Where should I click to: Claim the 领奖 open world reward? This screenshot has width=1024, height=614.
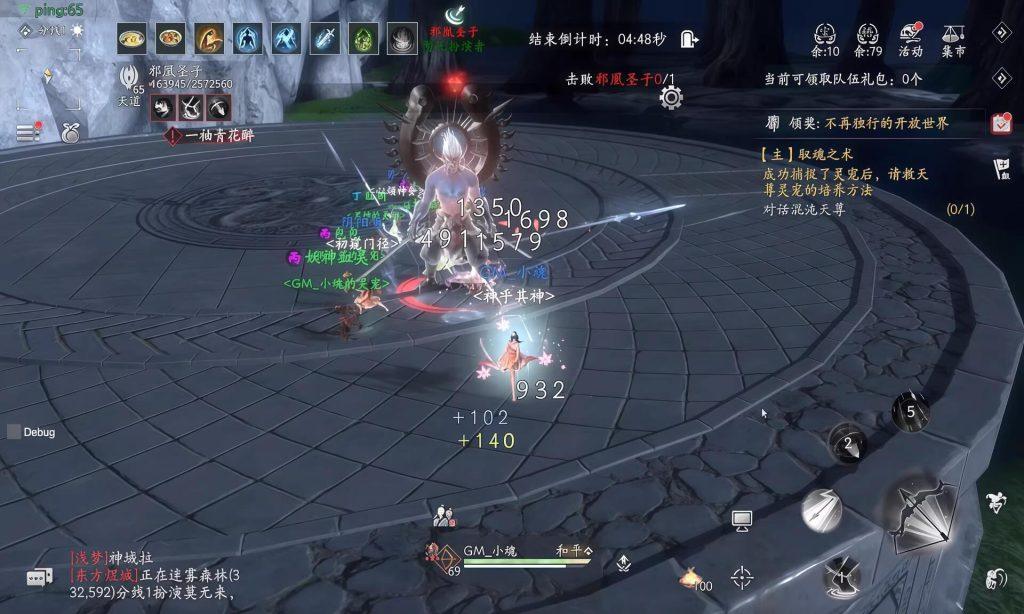click(x=856, y=124)
